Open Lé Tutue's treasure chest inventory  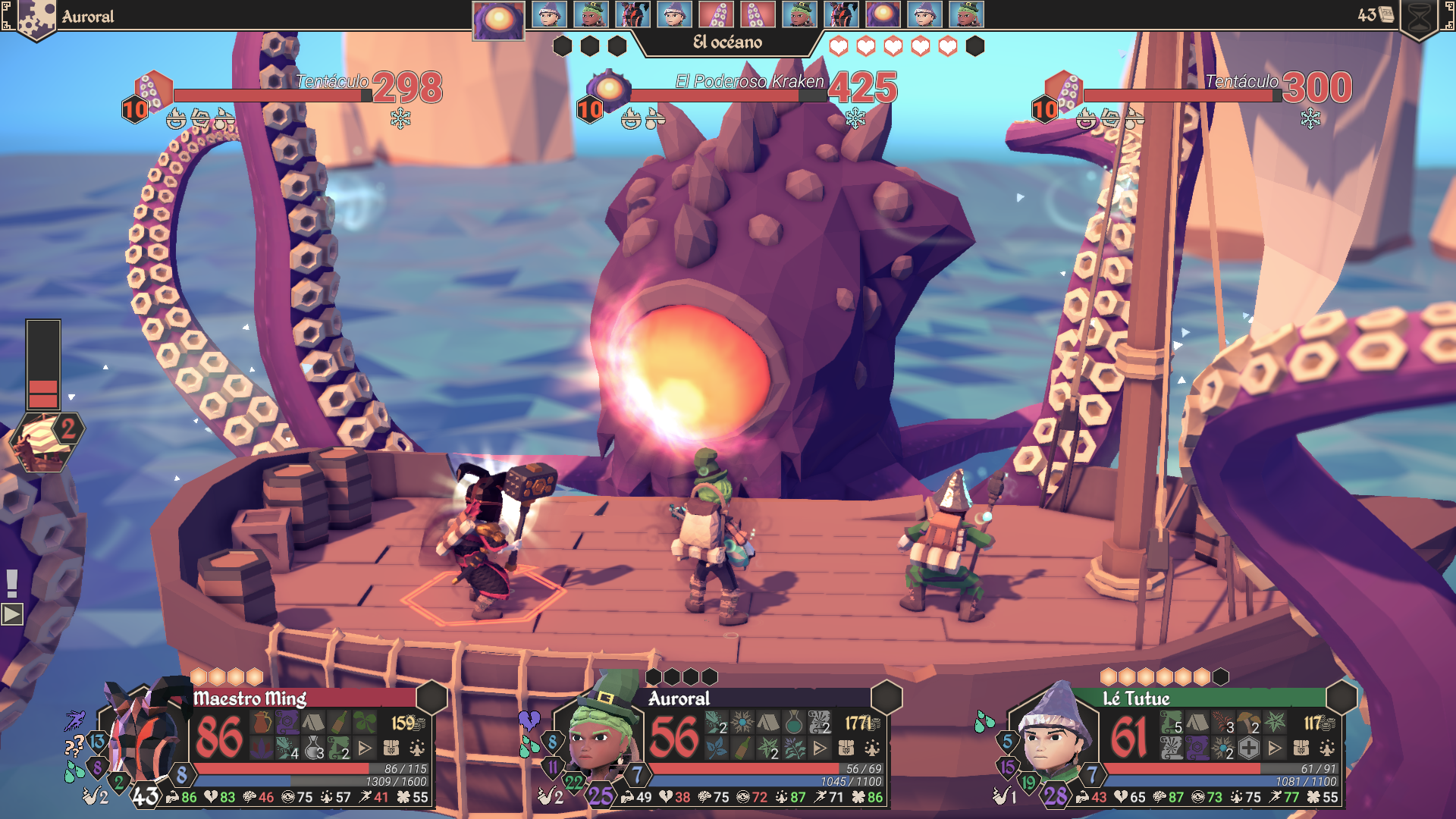click(x=1301, y=748)
